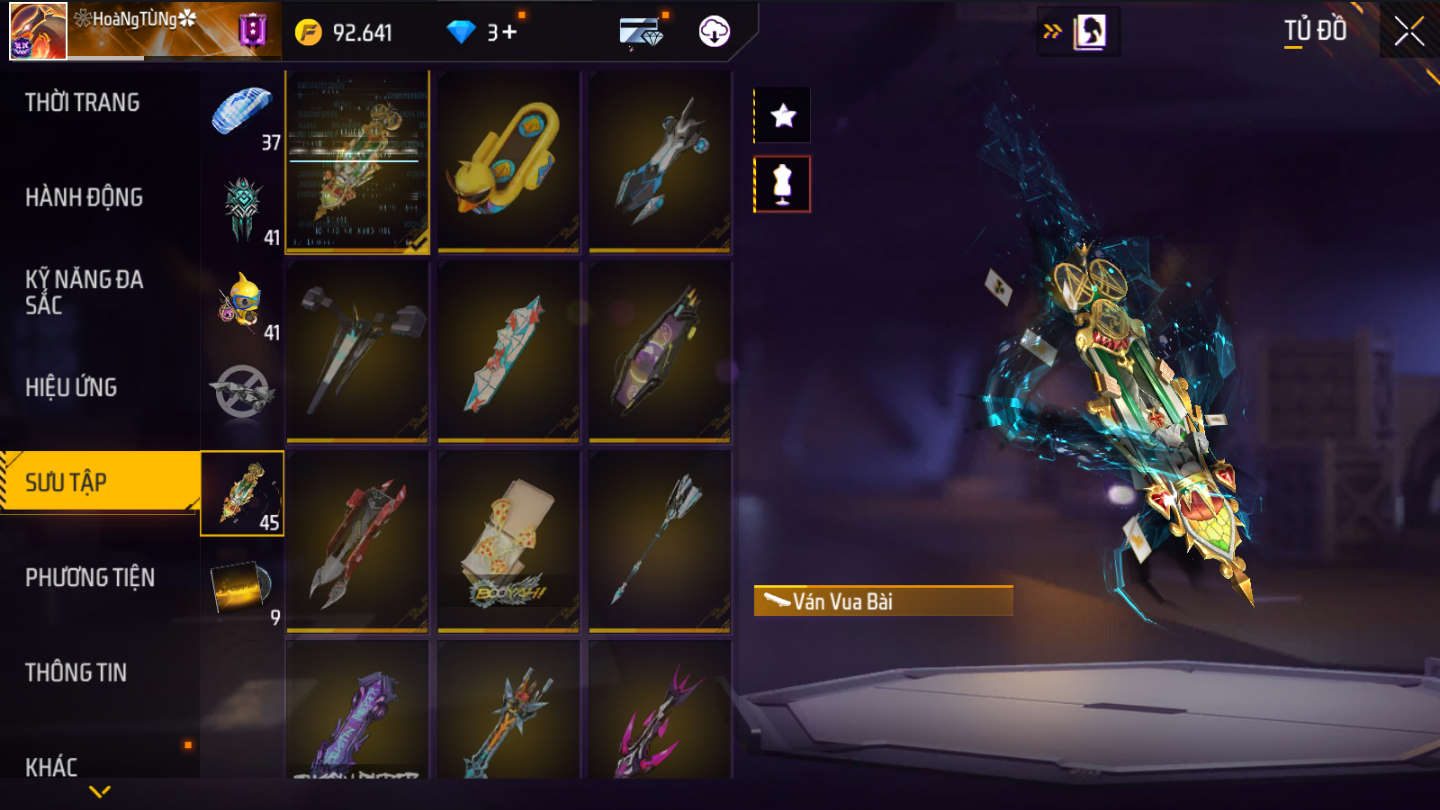Click the cloud download icon
Viewport: 1440px width, 810px height.
click(714, 32)
